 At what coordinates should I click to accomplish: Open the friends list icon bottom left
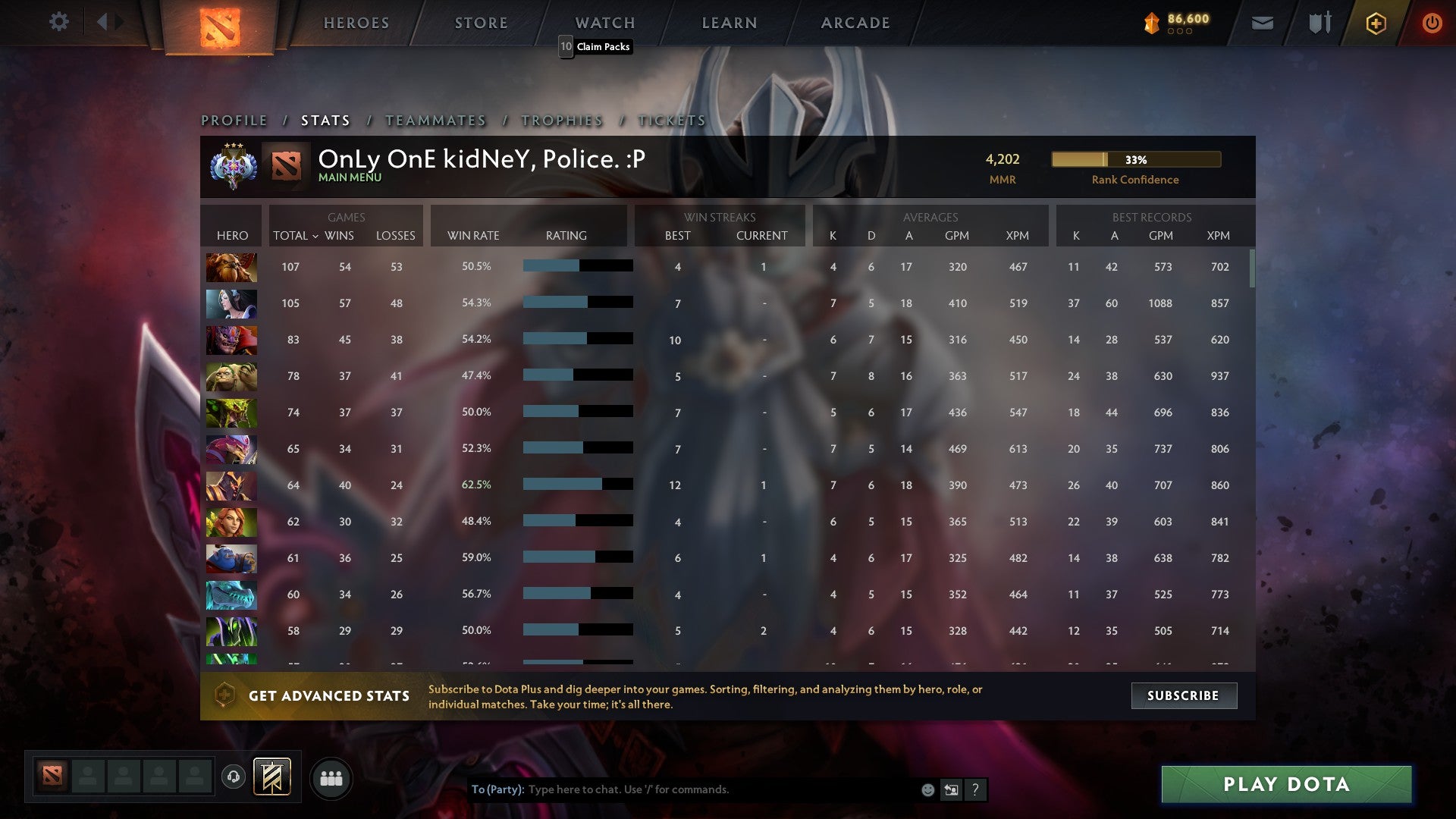[331, 777]
